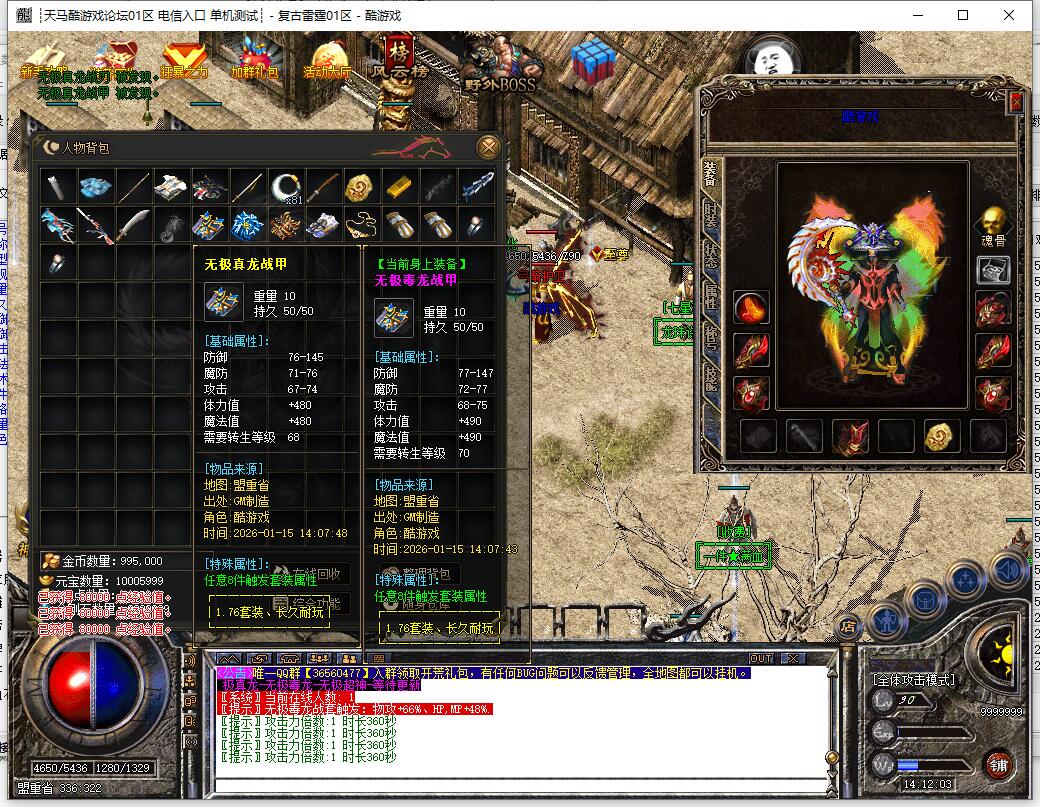Toggle the sound speaker button
1040x807 pixels.
click(1008, 568)
